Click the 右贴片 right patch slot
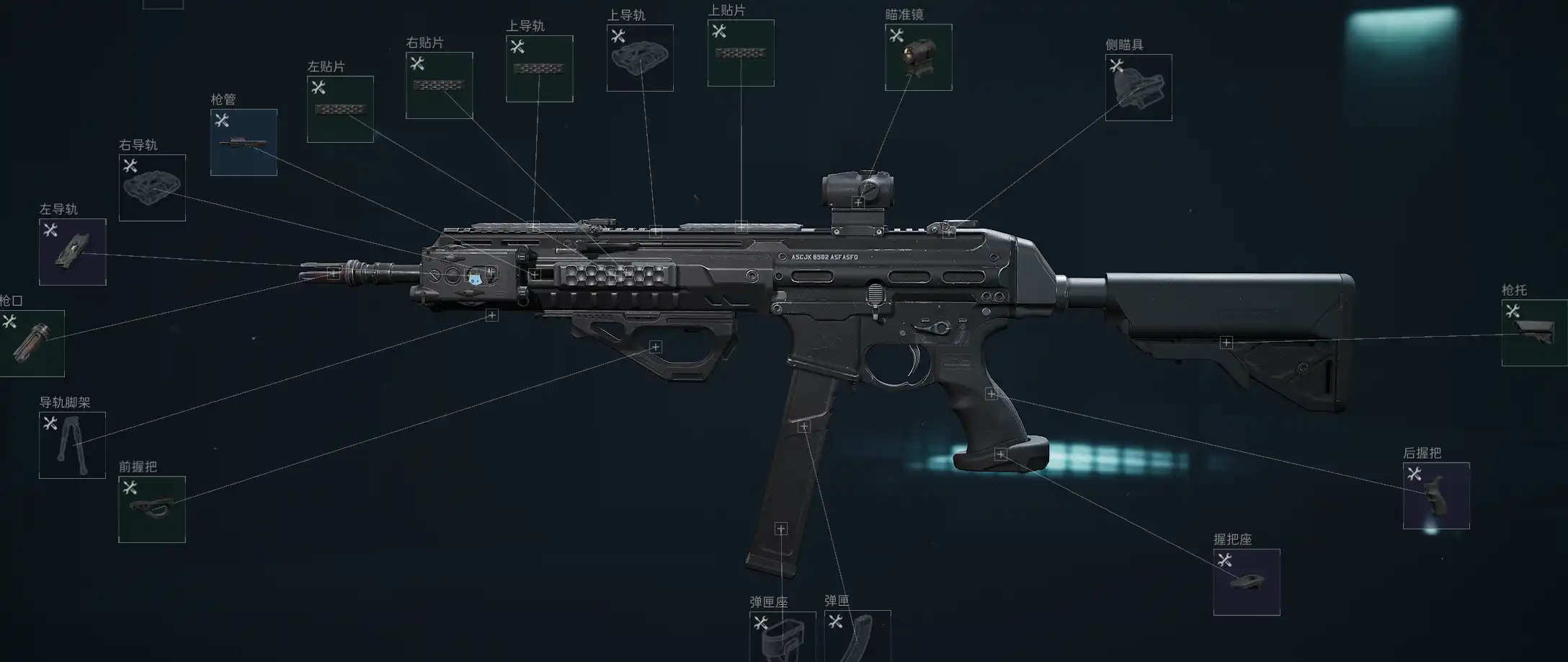Screen dimensions: 1568x662 point(440,85)
